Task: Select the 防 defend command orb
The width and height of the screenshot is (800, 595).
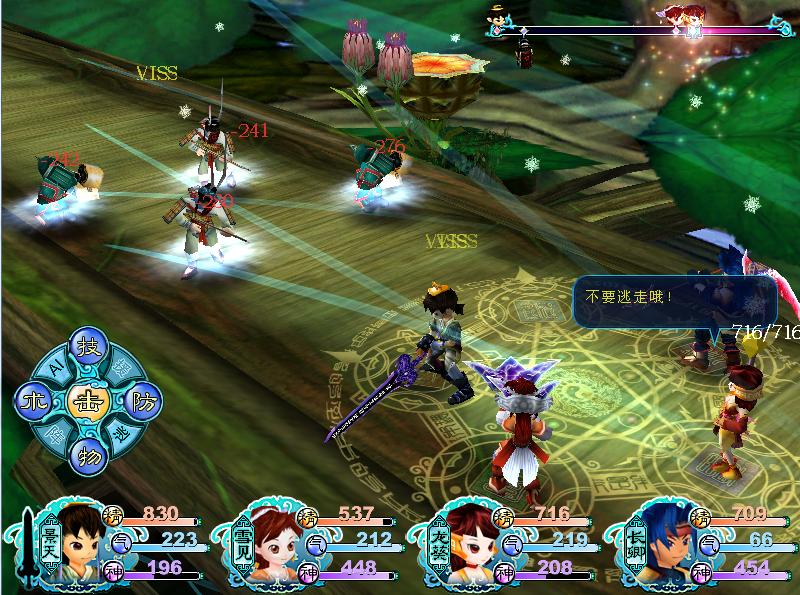Action: click(140, 400)
